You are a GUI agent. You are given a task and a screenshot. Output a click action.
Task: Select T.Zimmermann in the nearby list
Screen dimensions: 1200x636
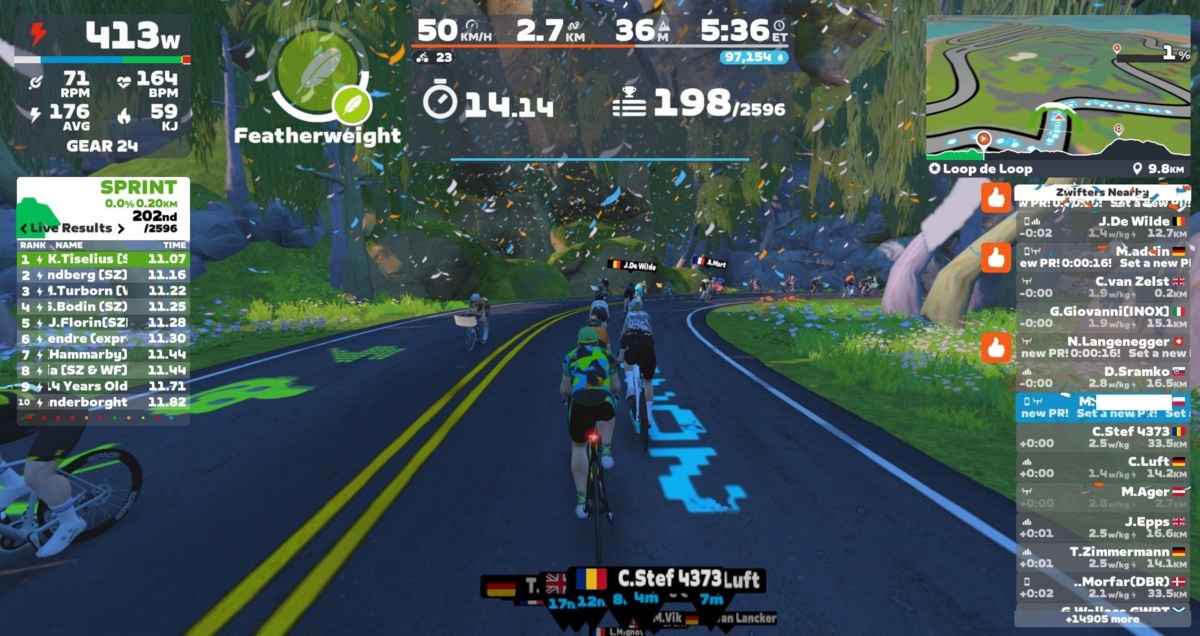1102,557
